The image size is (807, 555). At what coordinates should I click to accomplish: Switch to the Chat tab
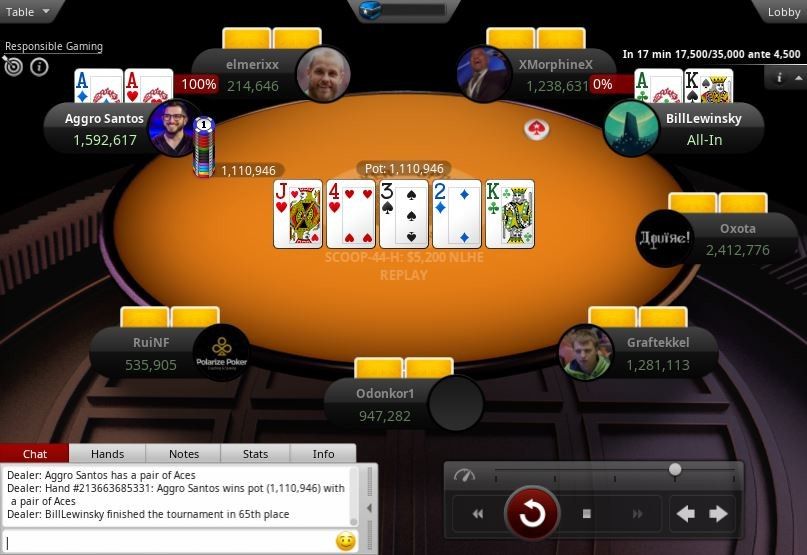coord(35,454)
